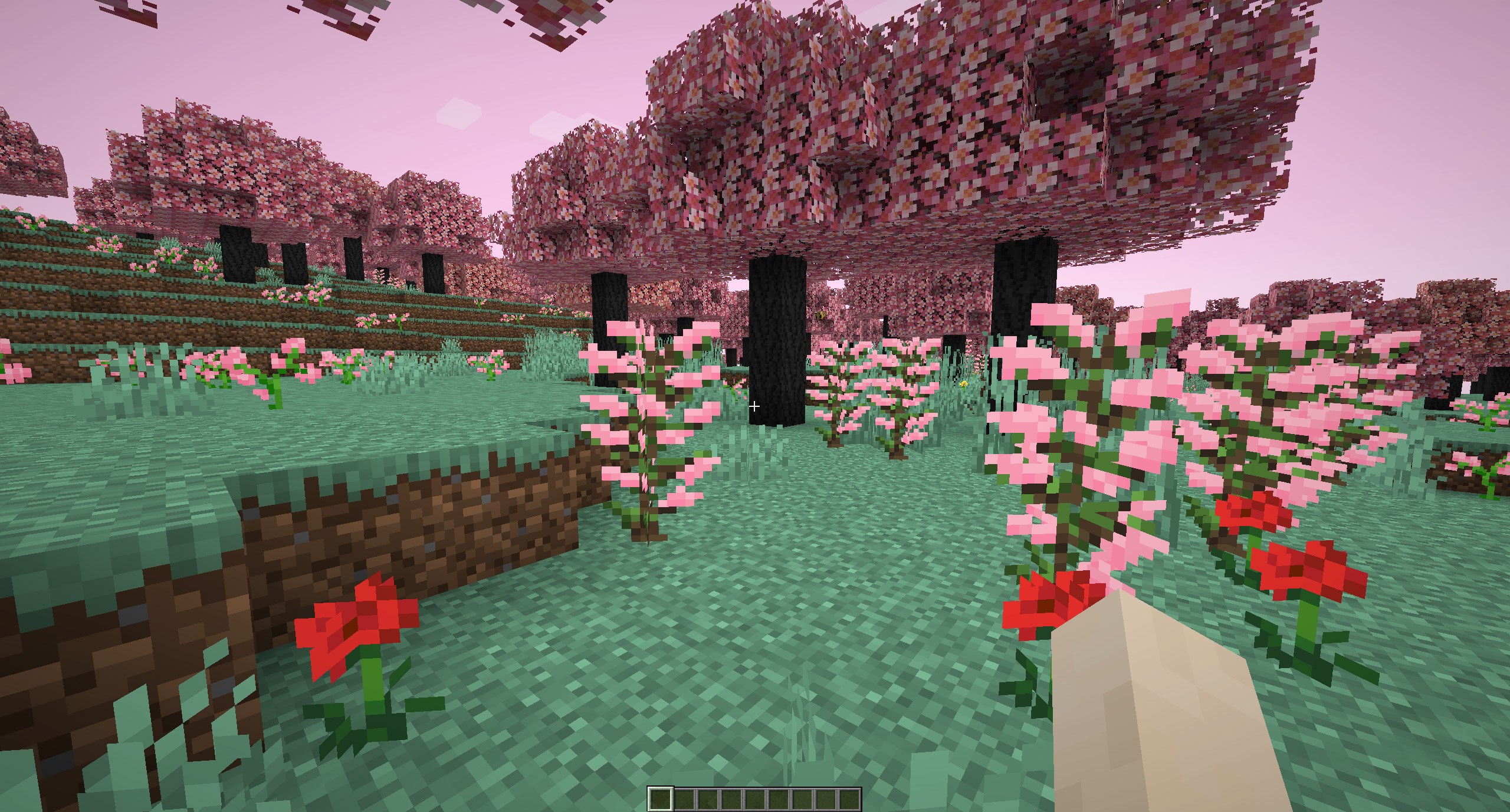This screenshot has height=812, width=1510.
Task: Click the crosshair at screen center
Action: [755, 406]
